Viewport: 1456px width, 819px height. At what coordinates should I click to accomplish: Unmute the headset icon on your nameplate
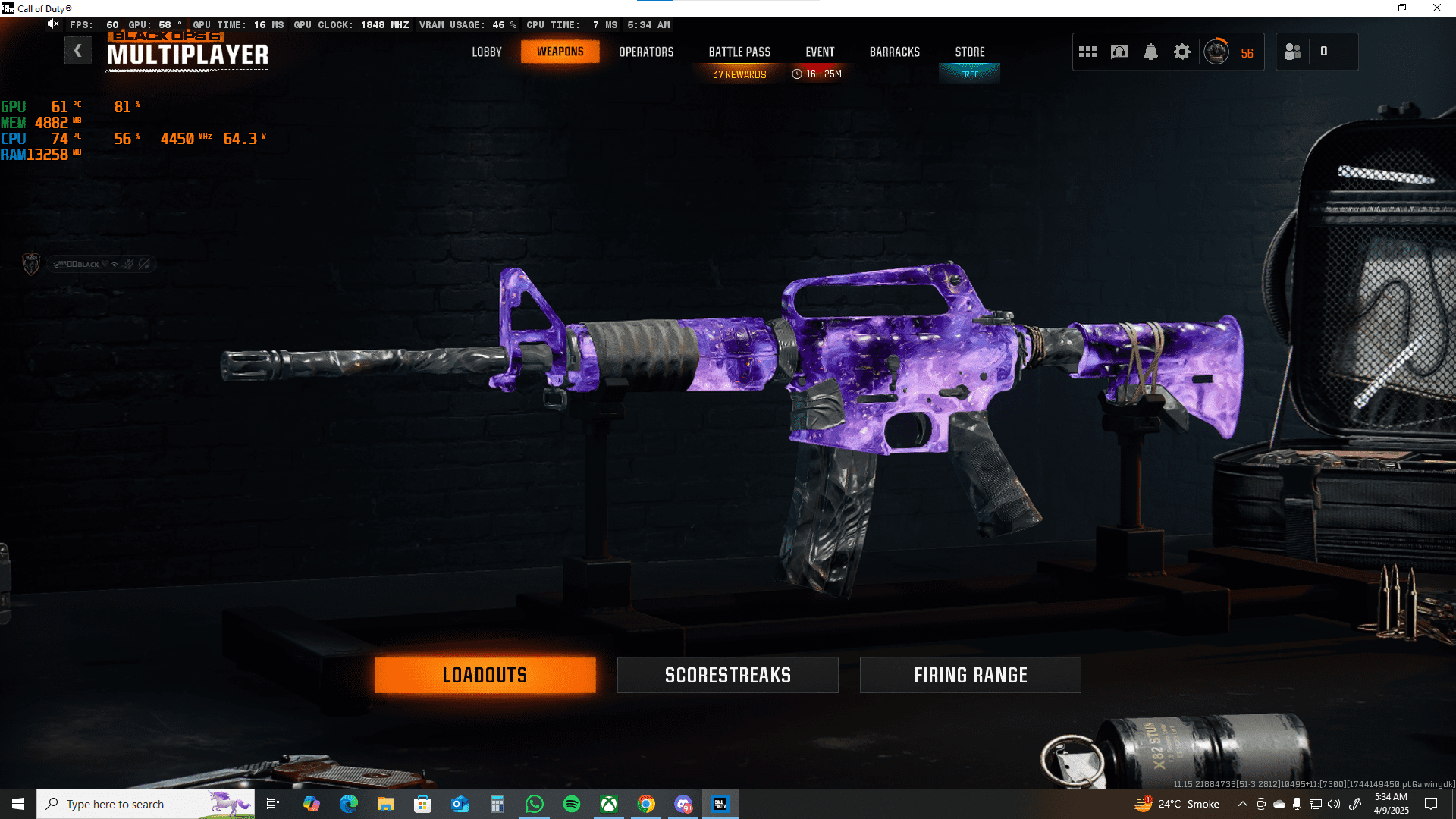click(x=143, y=264)
